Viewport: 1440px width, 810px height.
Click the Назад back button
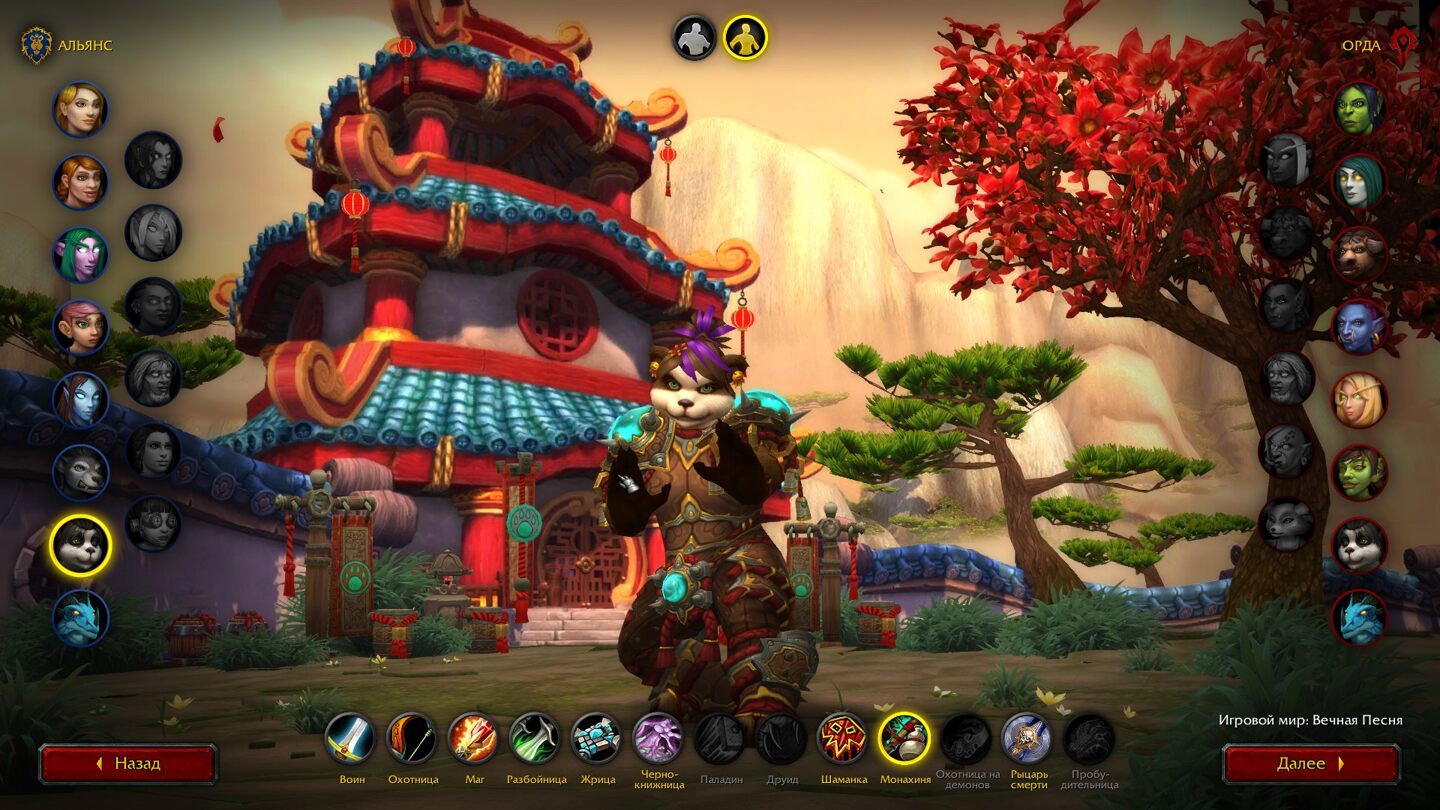click(128, 764)
